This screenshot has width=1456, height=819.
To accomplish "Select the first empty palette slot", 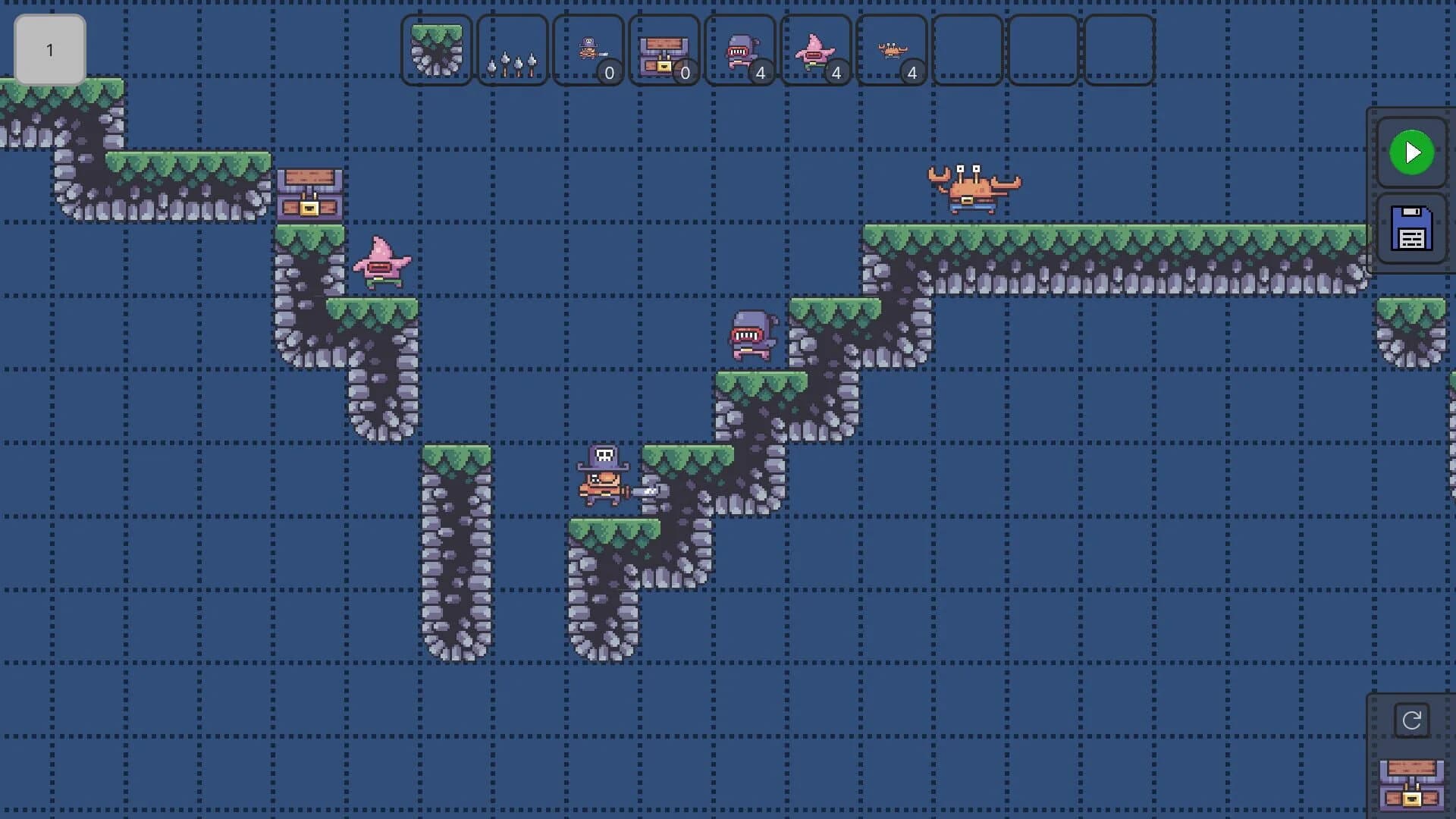I will (968, 50).
